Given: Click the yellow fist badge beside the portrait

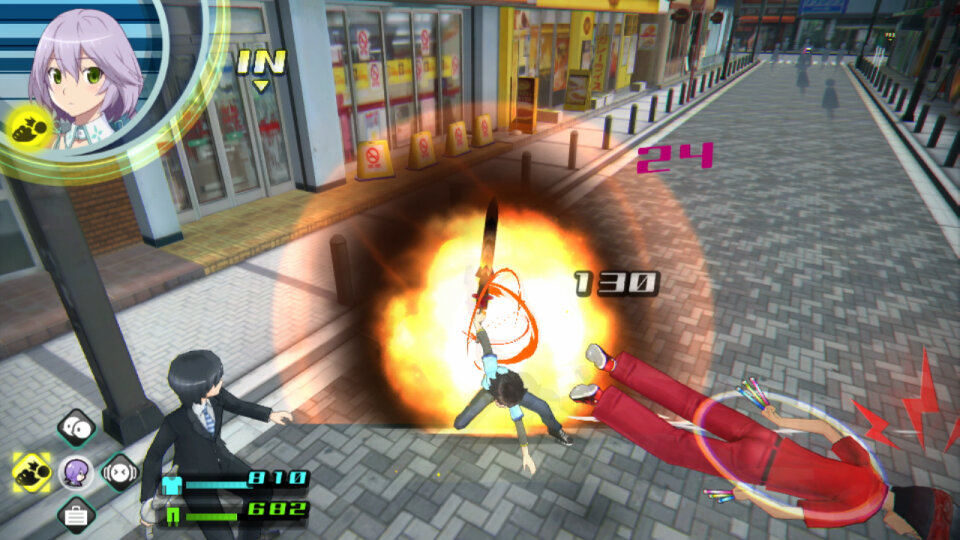Looking at the screenshot, I should point(27,128).
